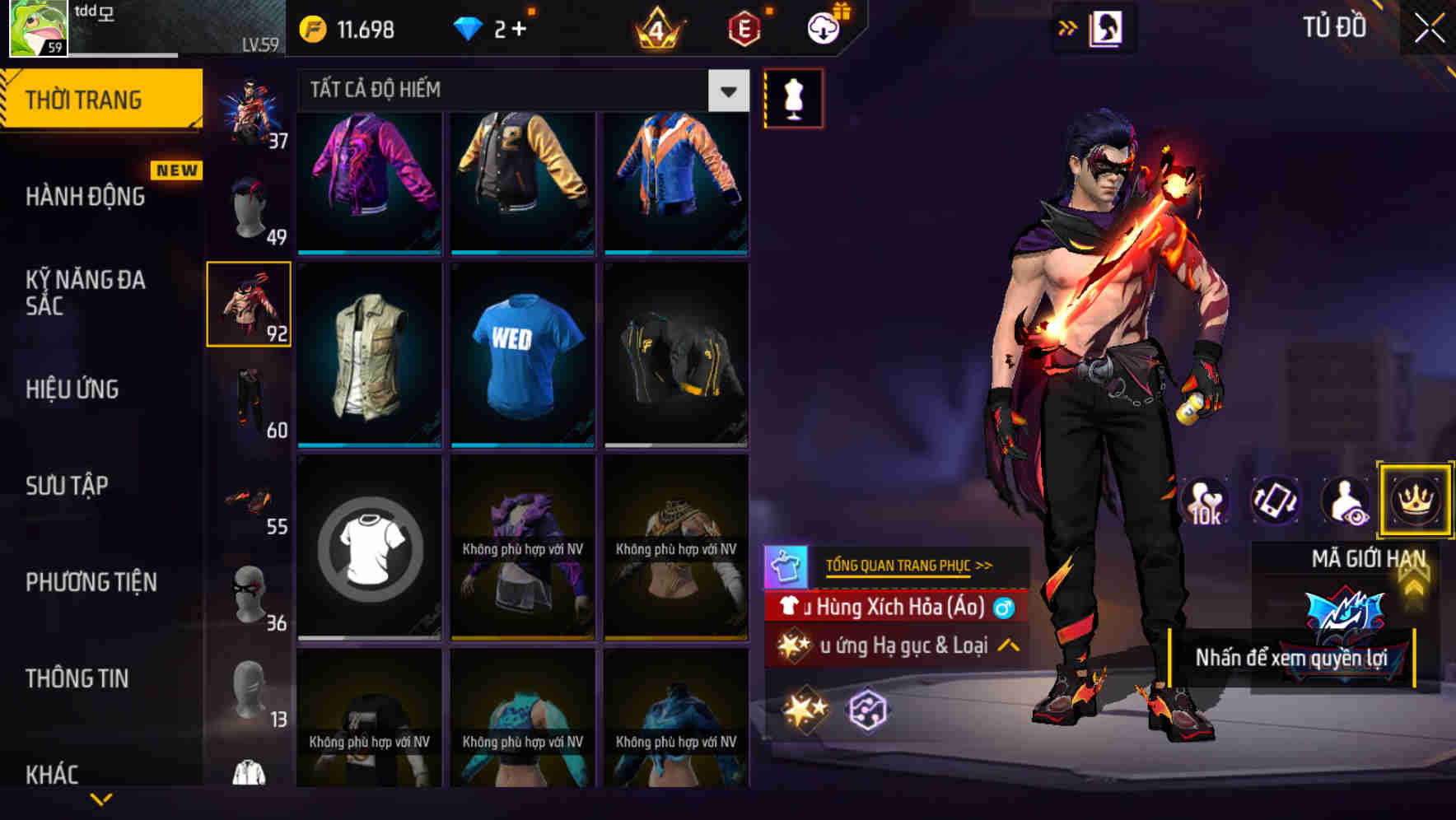The image size is (1456, 820).
Task: Tap the rotate character phone icon
Action: point(1273,501)
